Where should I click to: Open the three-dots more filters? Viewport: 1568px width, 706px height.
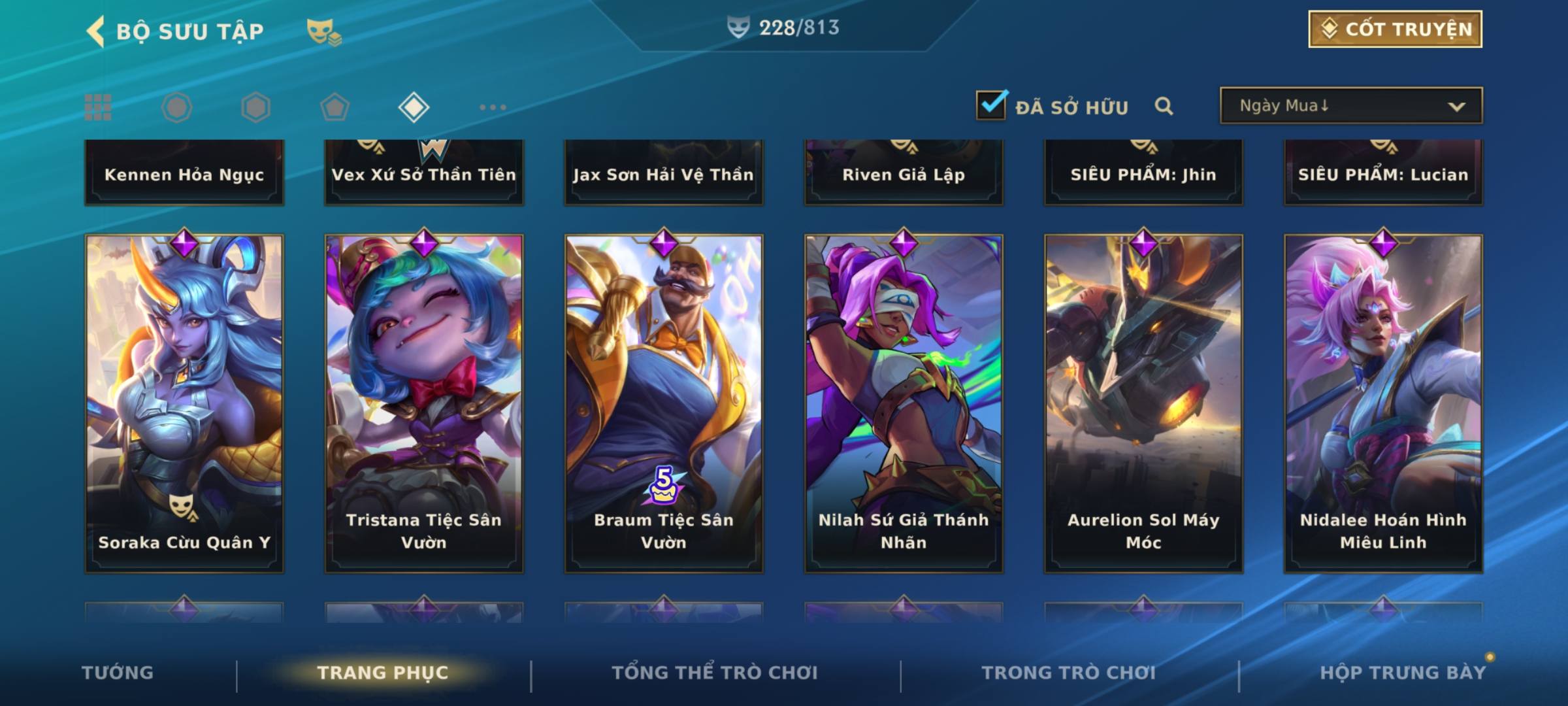coord(493,107)
